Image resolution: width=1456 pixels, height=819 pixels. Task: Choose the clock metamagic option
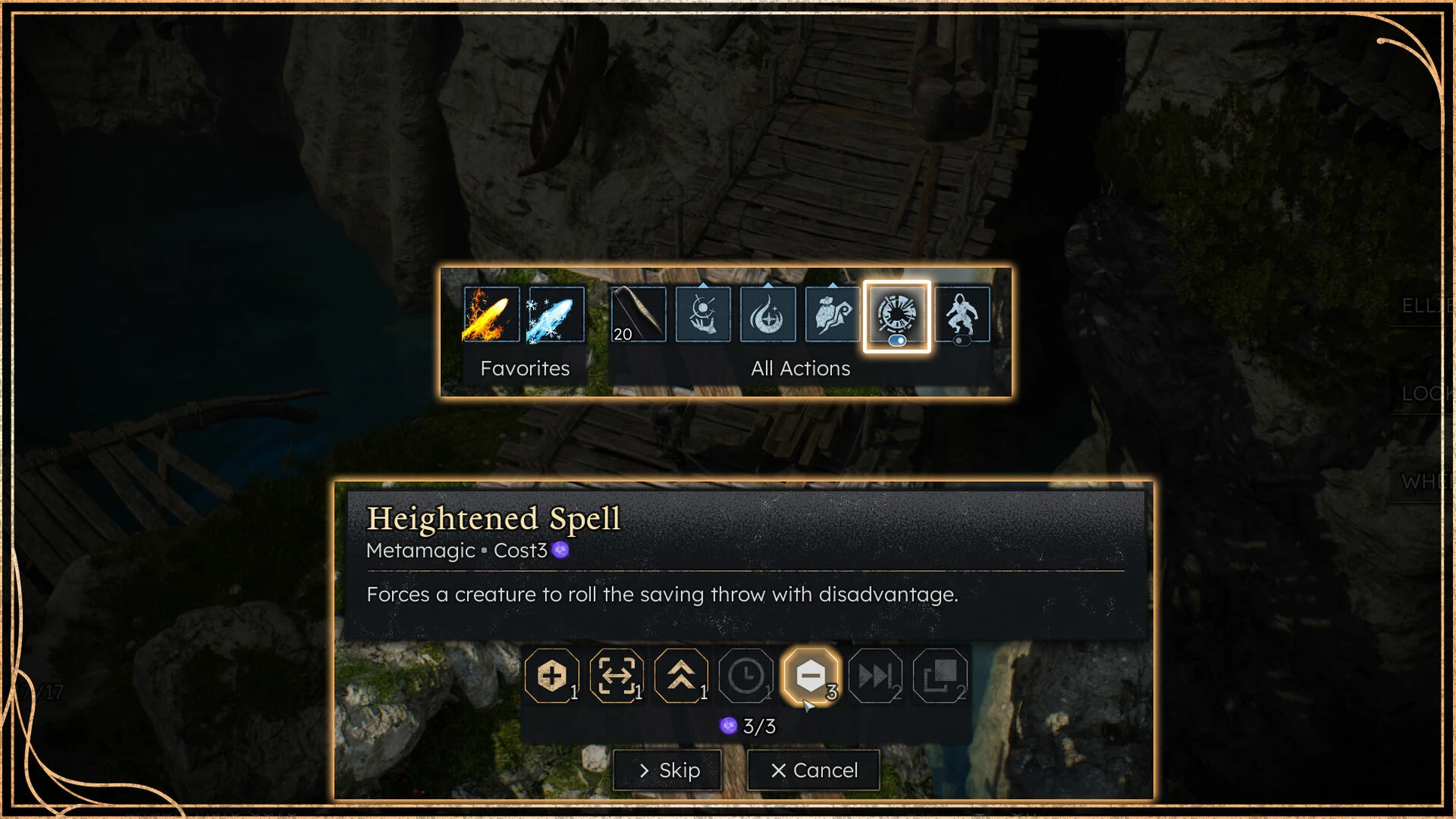[746, 676]
